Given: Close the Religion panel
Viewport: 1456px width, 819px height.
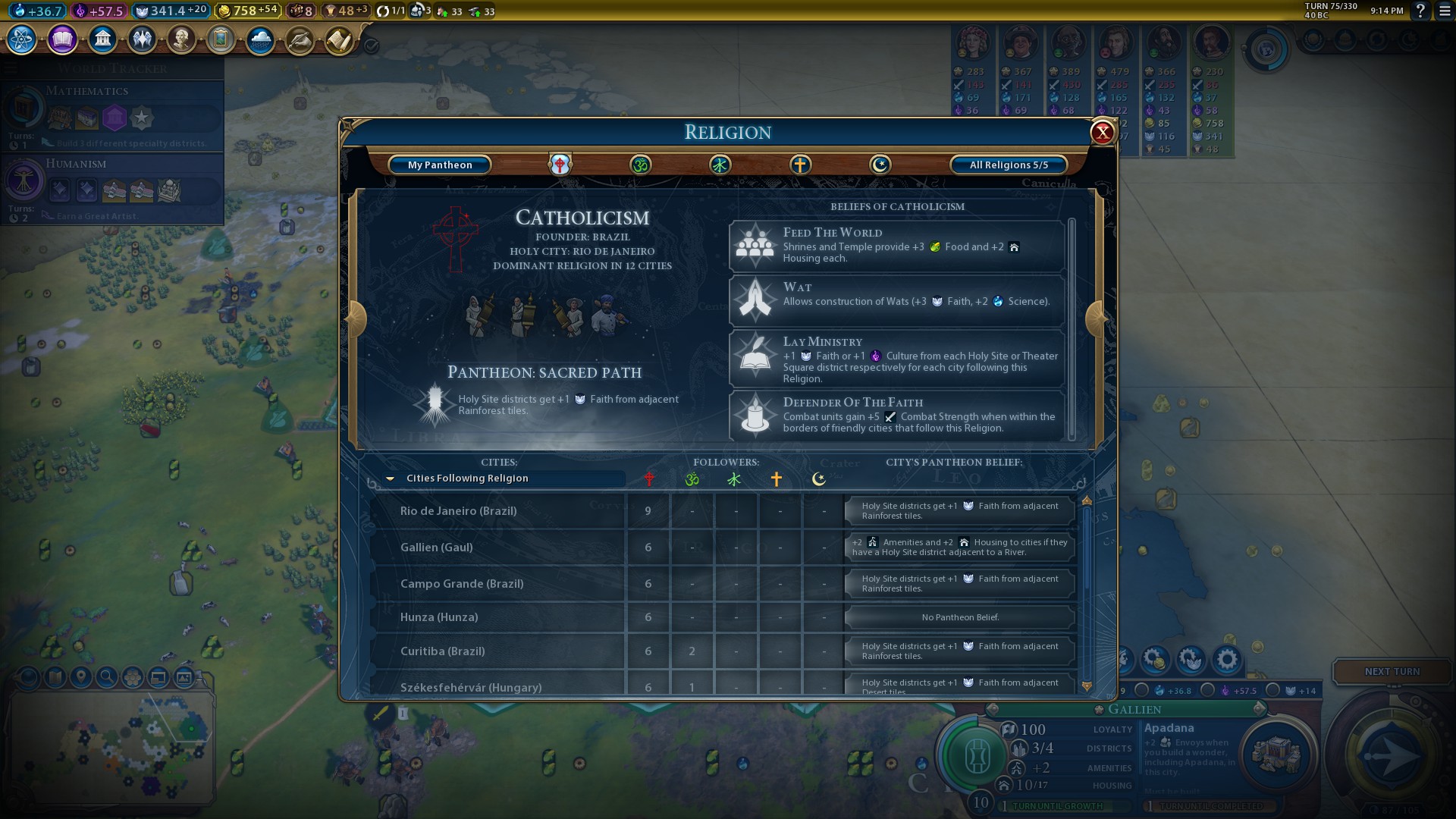Looking at the screenshot, I should tap(1102, 133).
